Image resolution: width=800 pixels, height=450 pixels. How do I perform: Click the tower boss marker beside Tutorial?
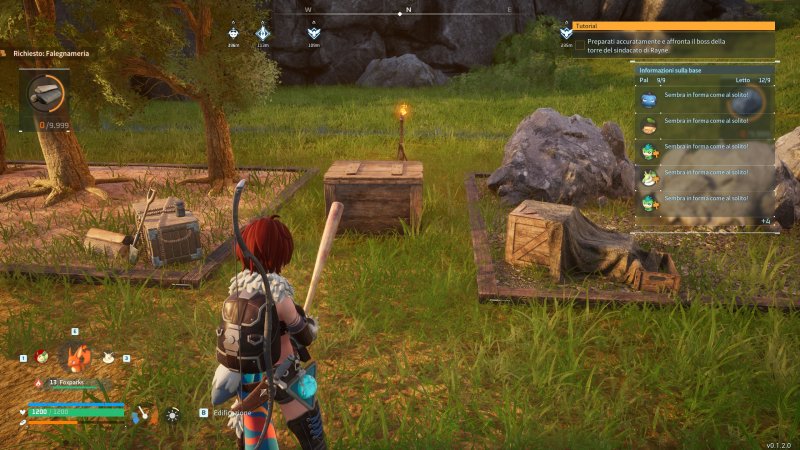coord(566,34)
